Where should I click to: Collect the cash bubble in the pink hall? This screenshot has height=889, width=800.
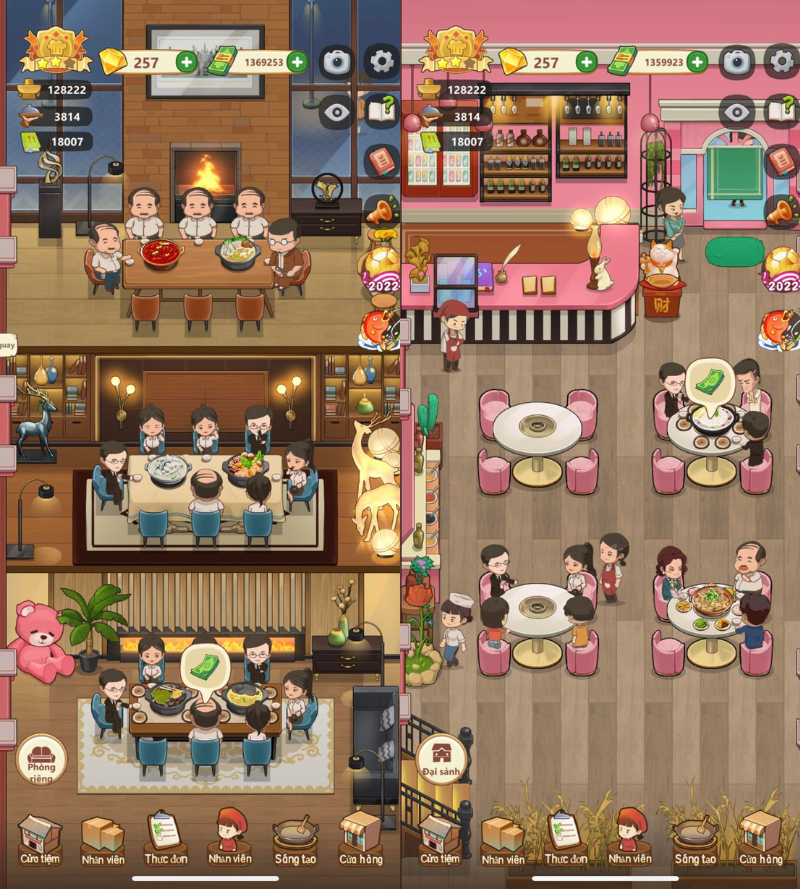coord(709,383)
